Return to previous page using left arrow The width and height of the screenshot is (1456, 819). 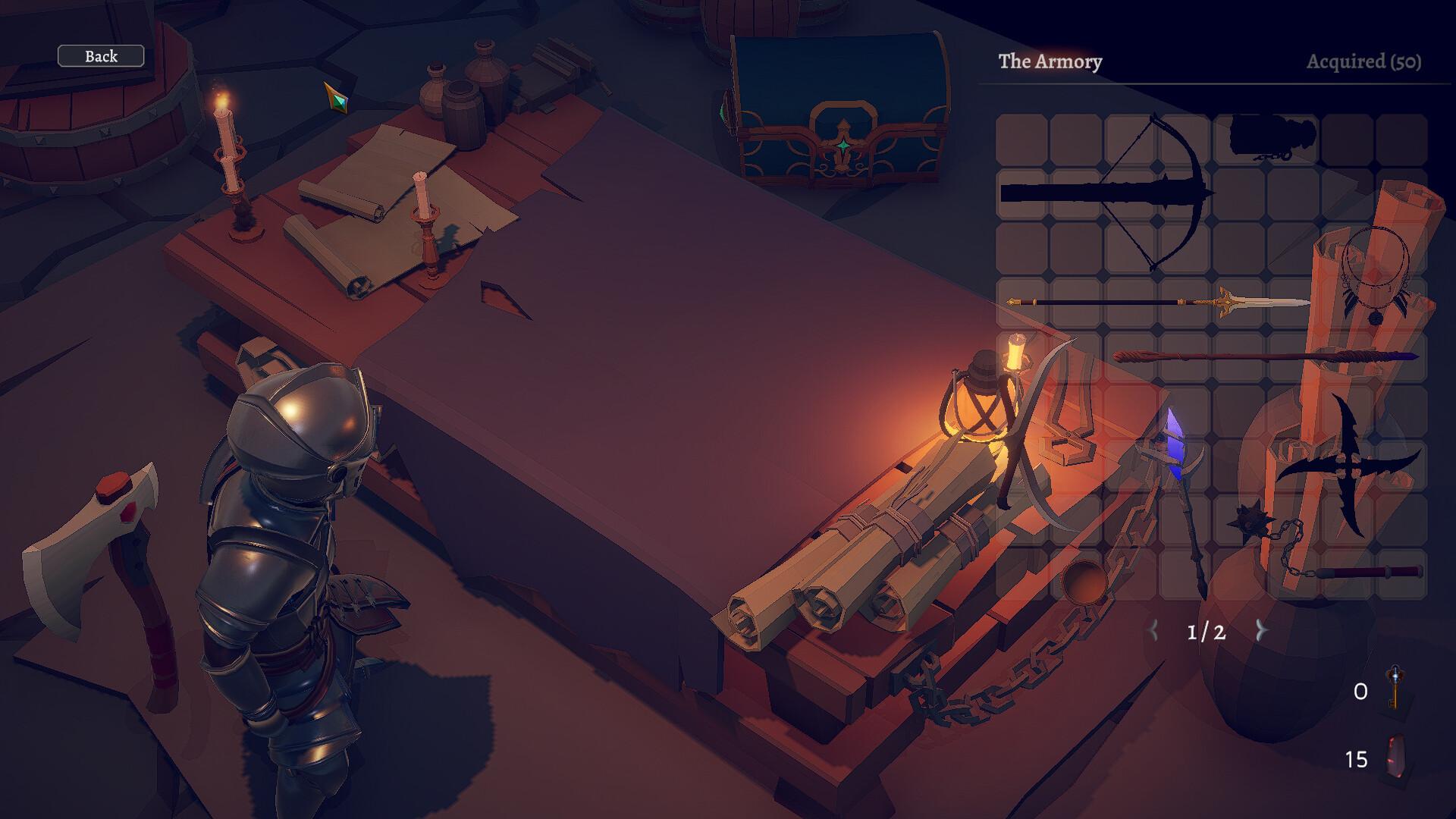(x=1154, y=630)
